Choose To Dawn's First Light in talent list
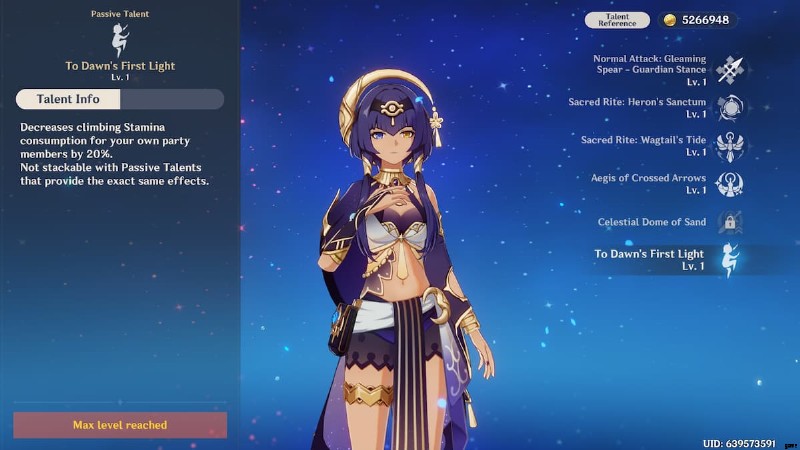The width and height of the screenshot is (800, 450). tap(730, 260)
